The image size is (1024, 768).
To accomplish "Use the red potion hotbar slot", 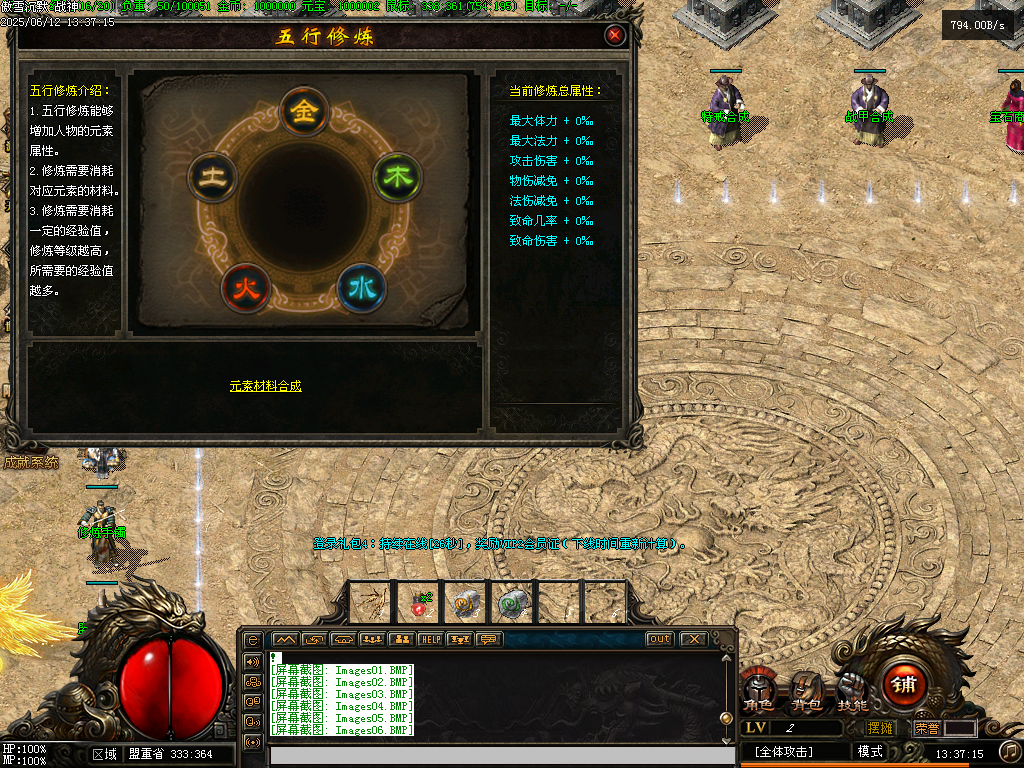I will (x=418, y=603).
